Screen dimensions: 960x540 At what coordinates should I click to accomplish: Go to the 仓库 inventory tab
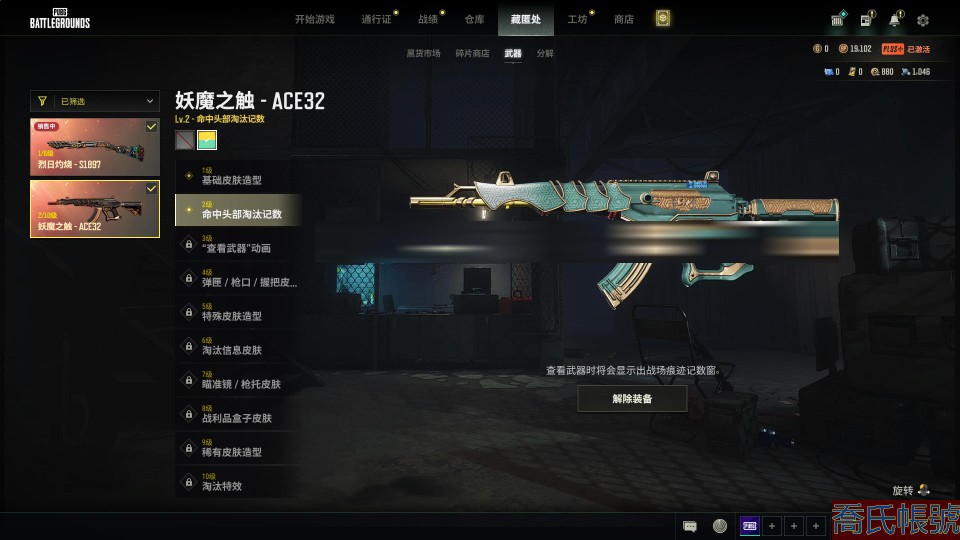pyautogui.click(x=474, y=19)
